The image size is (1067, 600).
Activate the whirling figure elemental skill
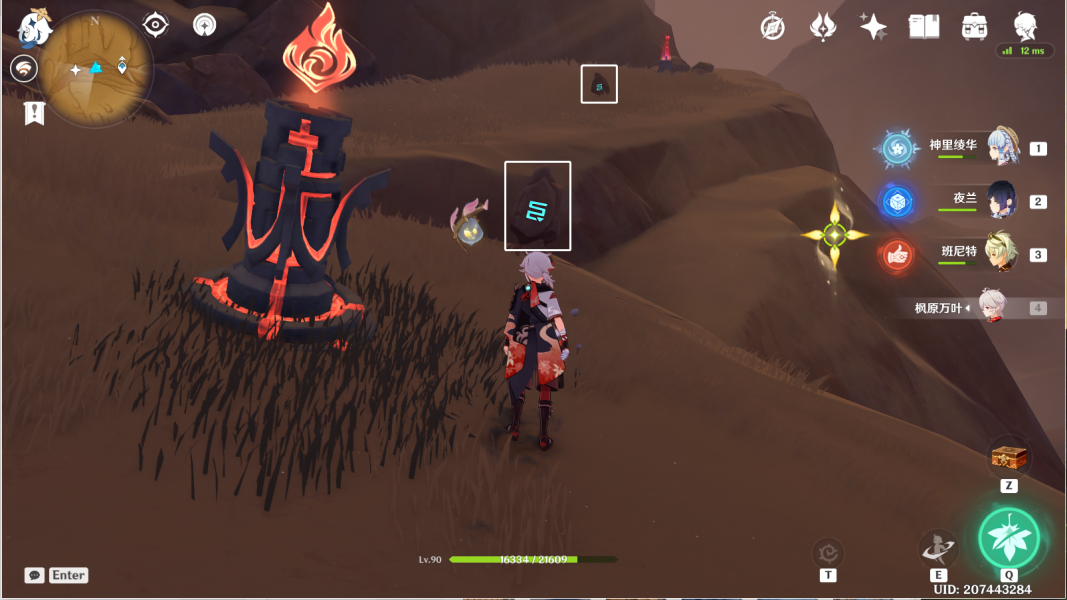point(938,547)
